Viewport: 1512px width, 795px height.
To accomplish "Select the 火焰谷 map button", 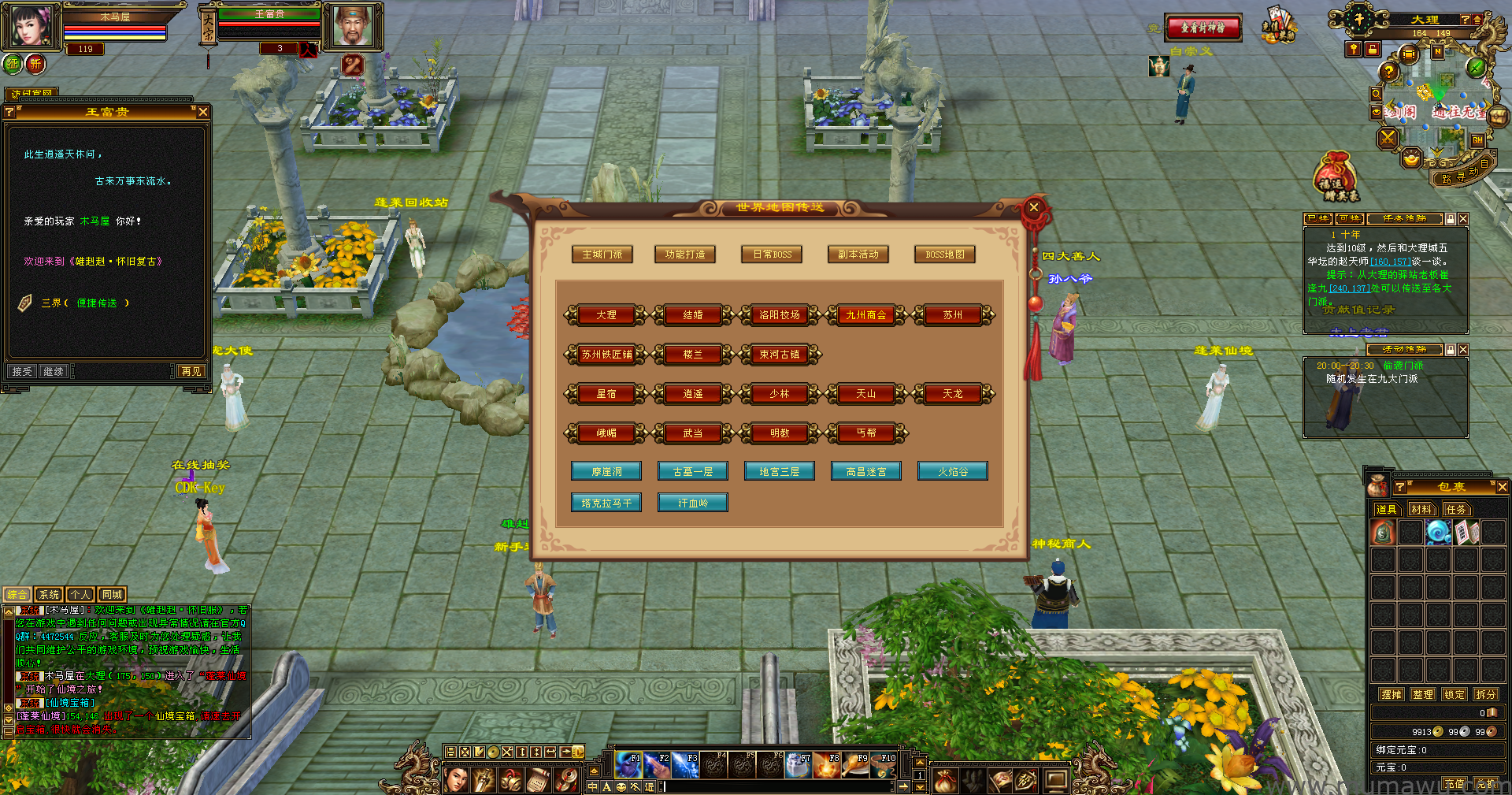I will click(952, 471).
